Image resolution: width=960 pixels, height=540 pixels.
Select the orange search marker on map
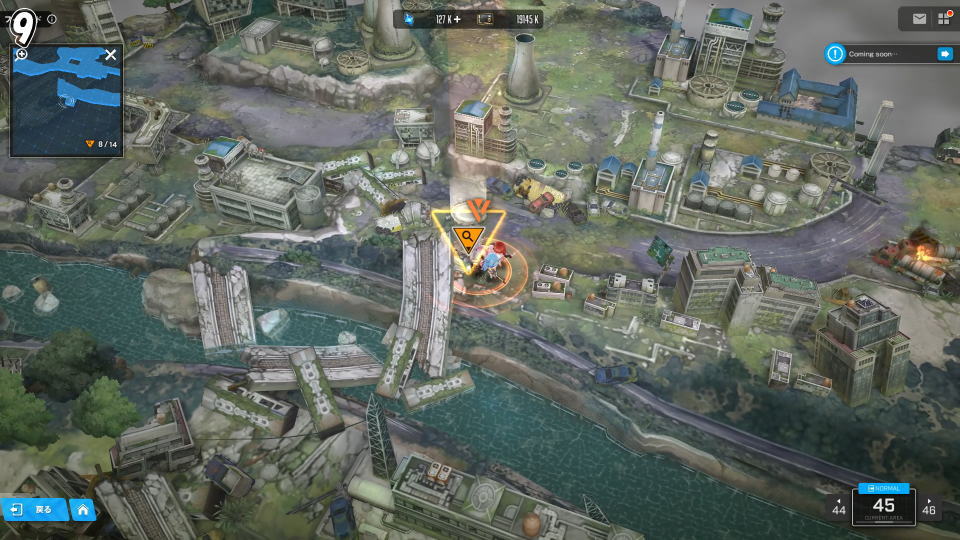[x=467, y=237]
